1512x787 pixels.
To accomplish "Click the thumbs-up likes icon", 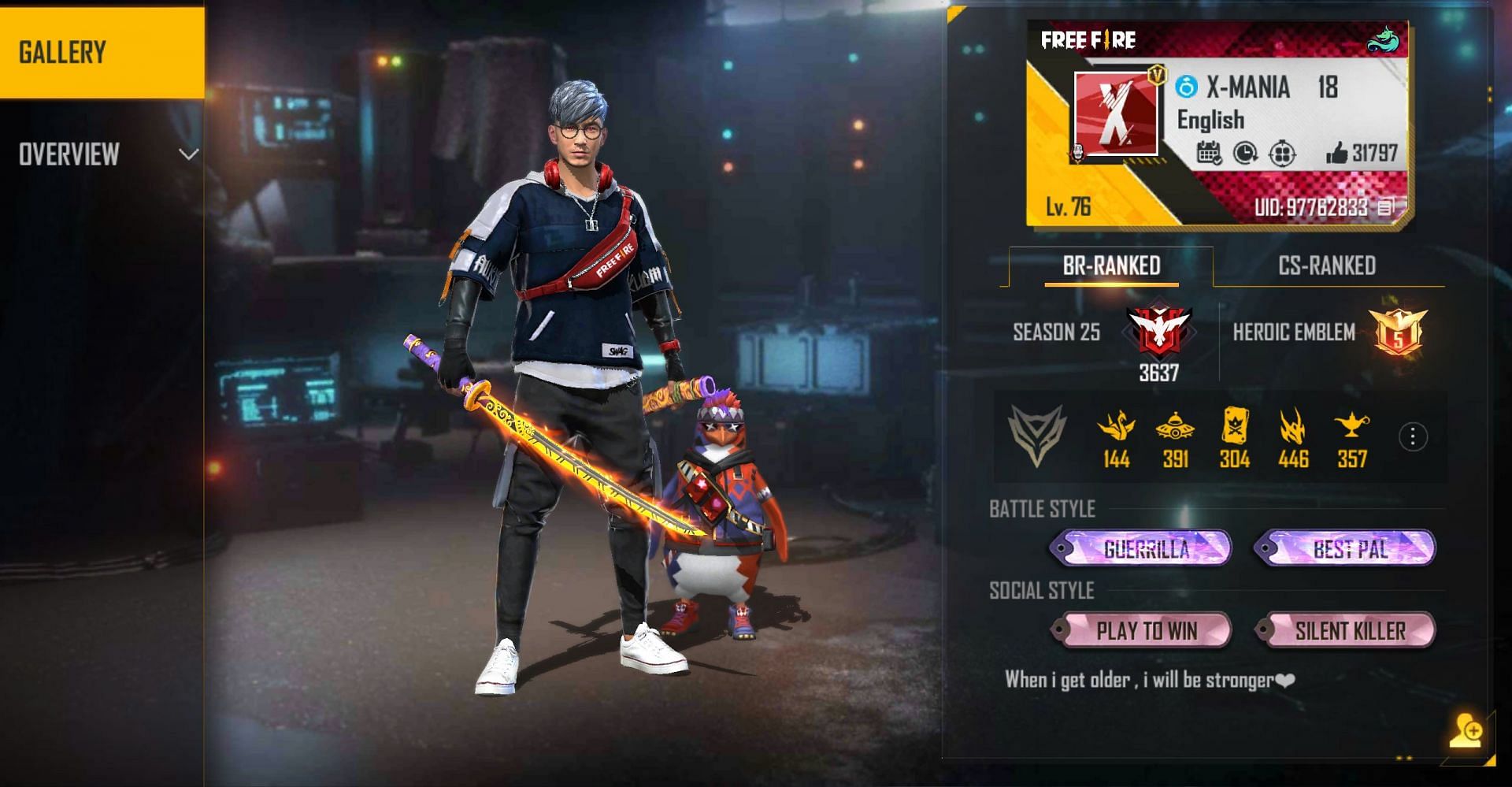I will 1336,153.
